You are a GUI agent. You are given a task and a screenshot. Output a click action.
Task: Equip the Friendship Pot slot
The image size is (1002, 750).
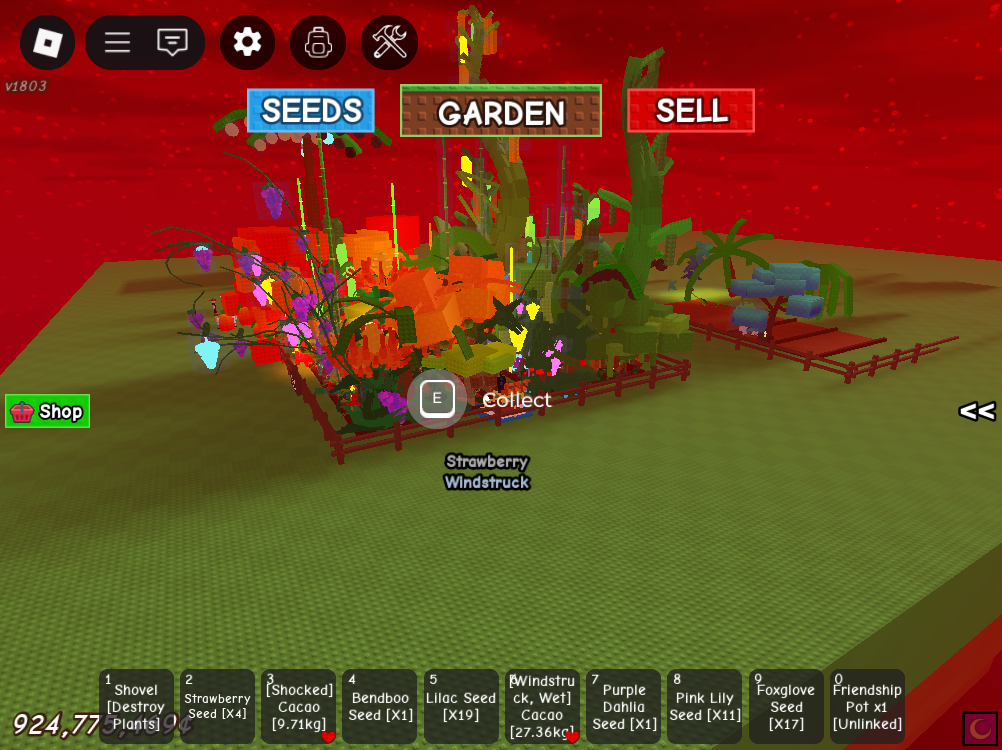(x=867, y=707)
